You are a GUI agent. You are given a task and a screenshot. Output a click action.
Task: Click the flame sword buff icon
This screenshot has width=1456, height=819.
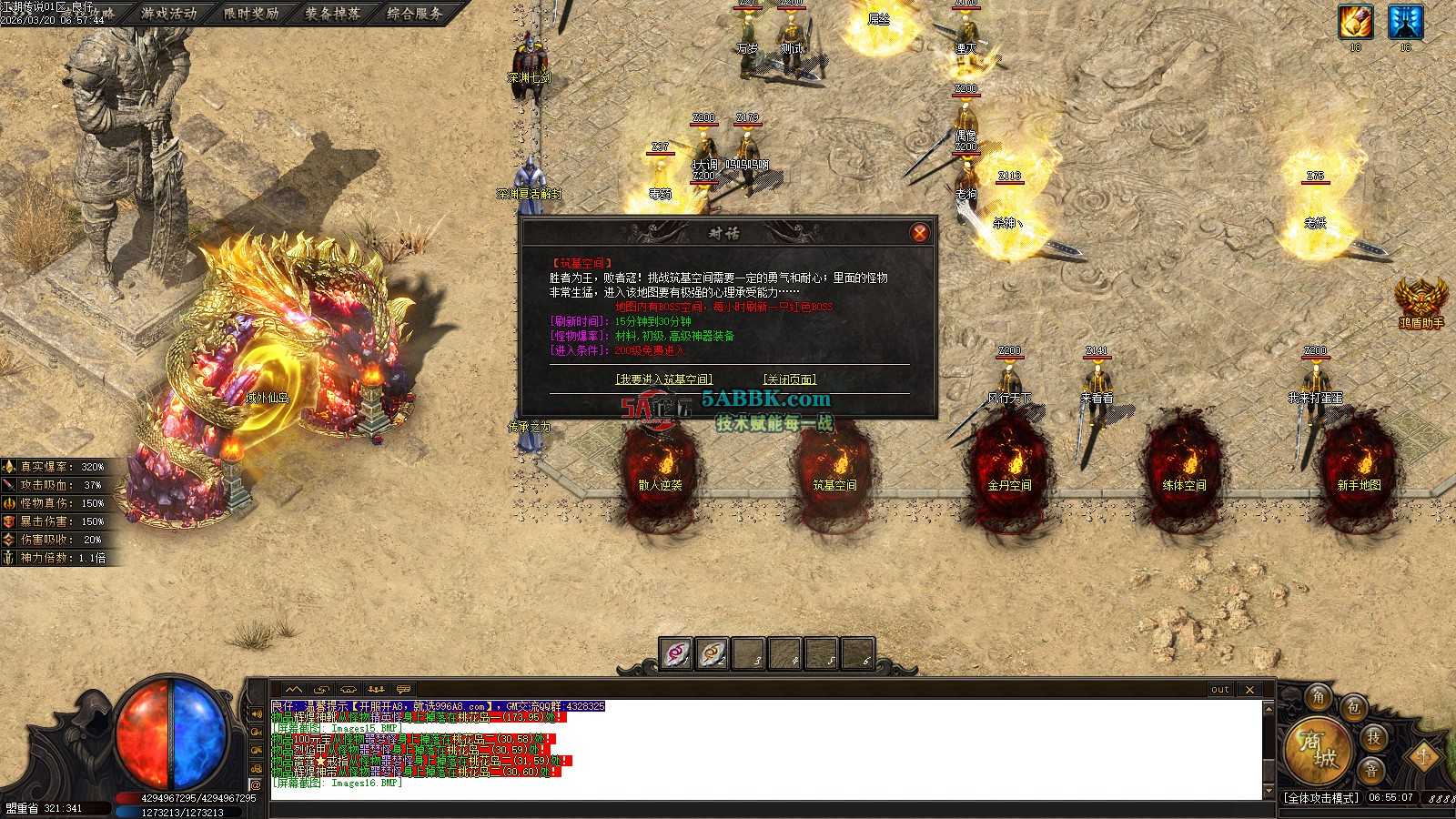(x=1355, y=23)
